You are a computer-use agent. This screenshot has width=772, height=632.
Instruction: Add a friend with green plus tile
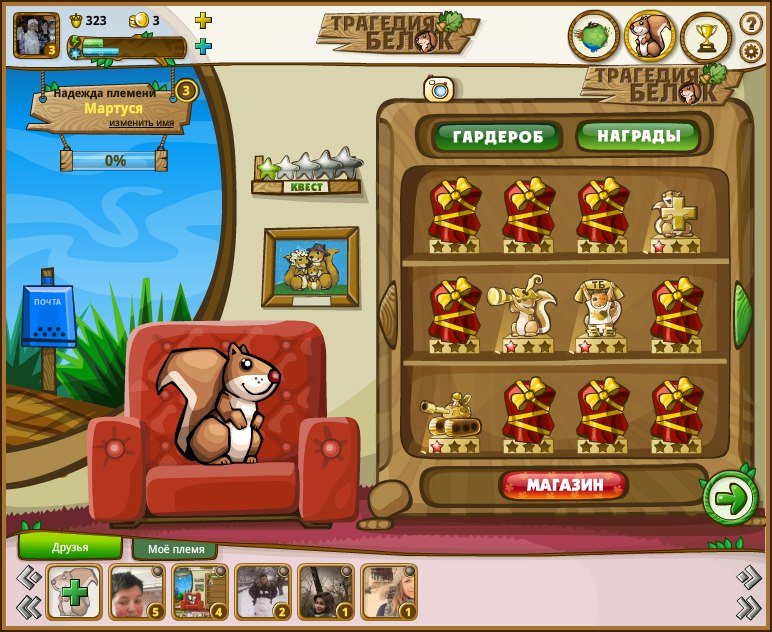(x=75, y=592)
